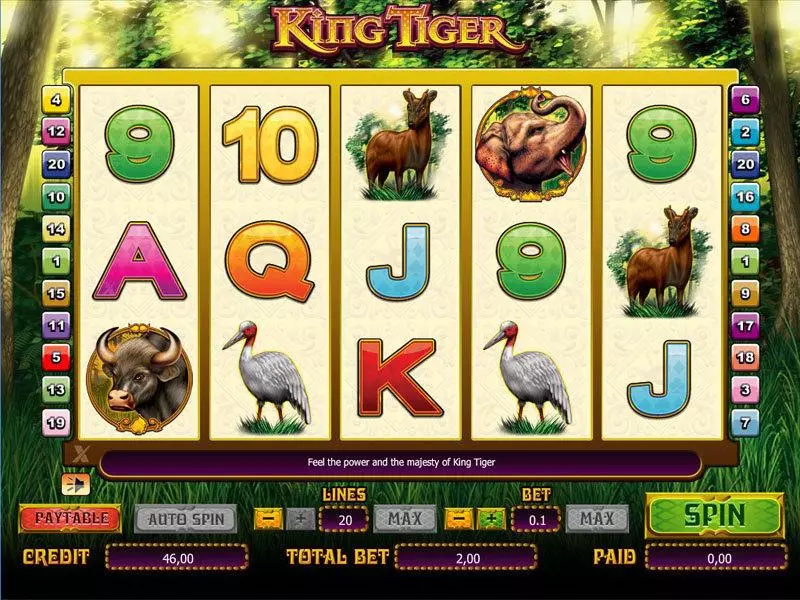The image size is (800, 600).
Task: Set bet to MAX
Action: click(597, 519)
